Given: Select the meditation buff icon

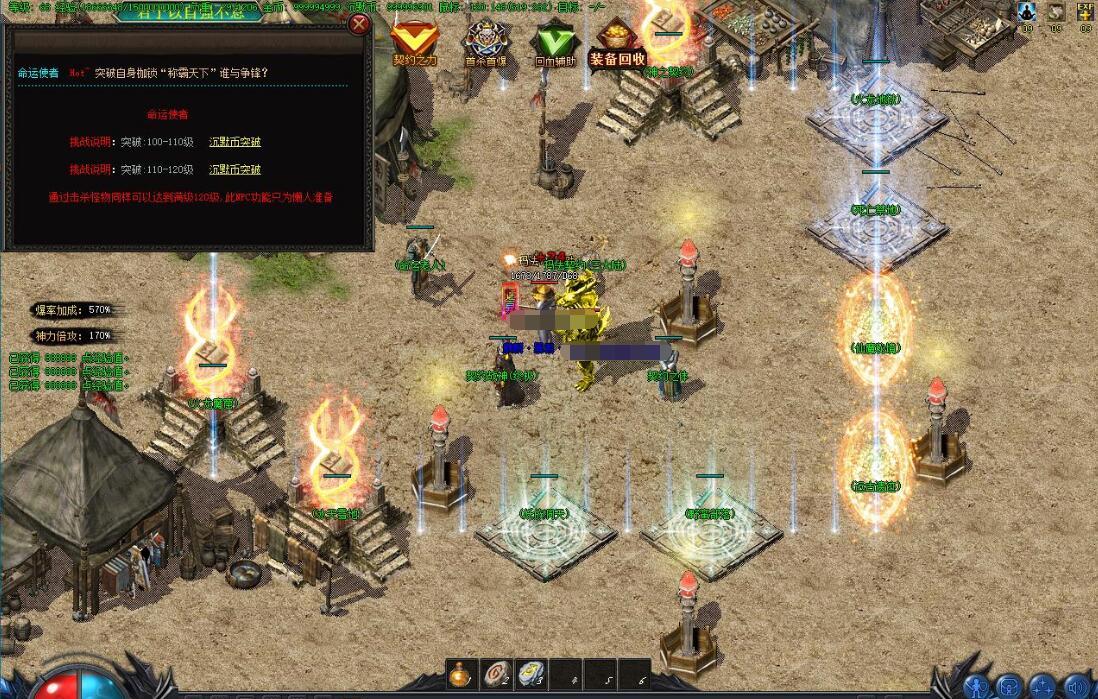Looking at the screenshot, I should [x=1026, y=12].
